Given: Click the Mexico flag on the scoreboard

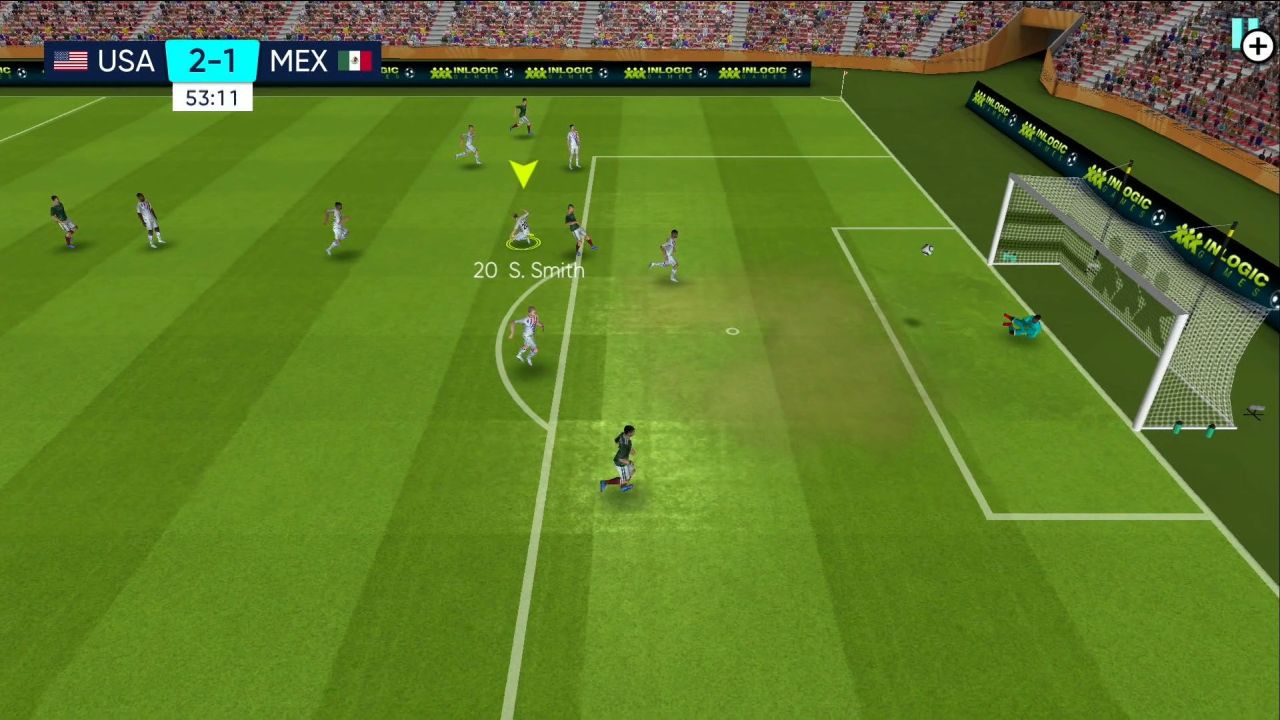Looking at the screenshot, I should point(356,61).
